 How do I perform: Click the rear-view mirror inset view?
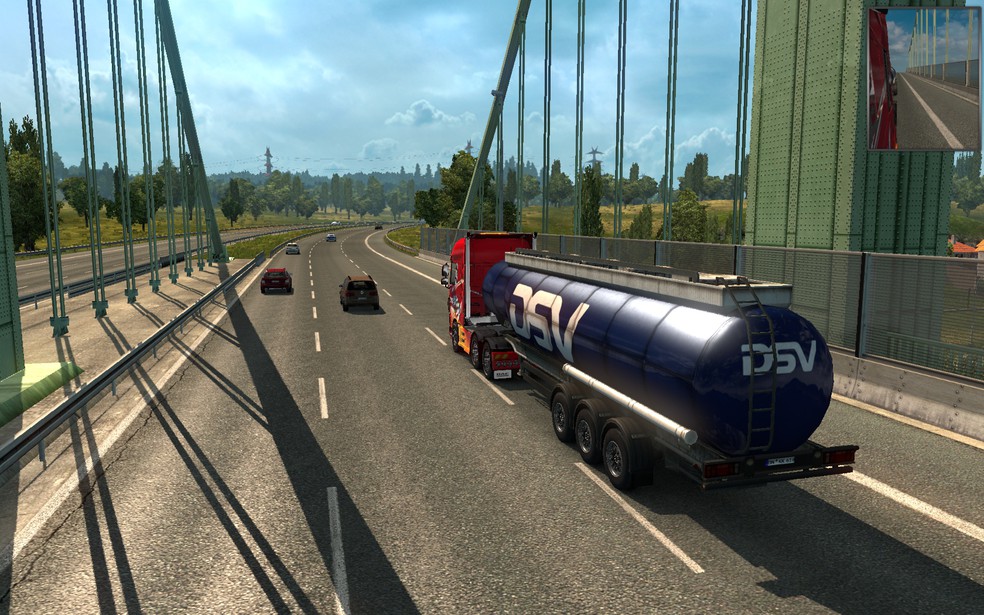923,79
